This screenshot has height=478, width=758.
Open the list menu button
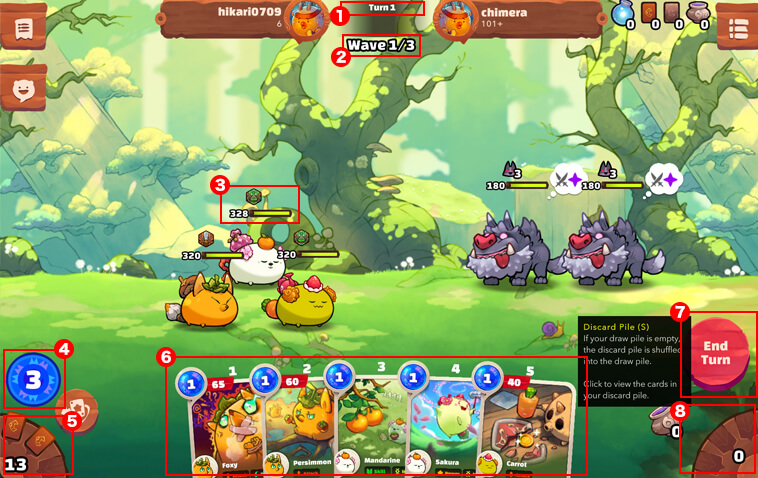737,28
